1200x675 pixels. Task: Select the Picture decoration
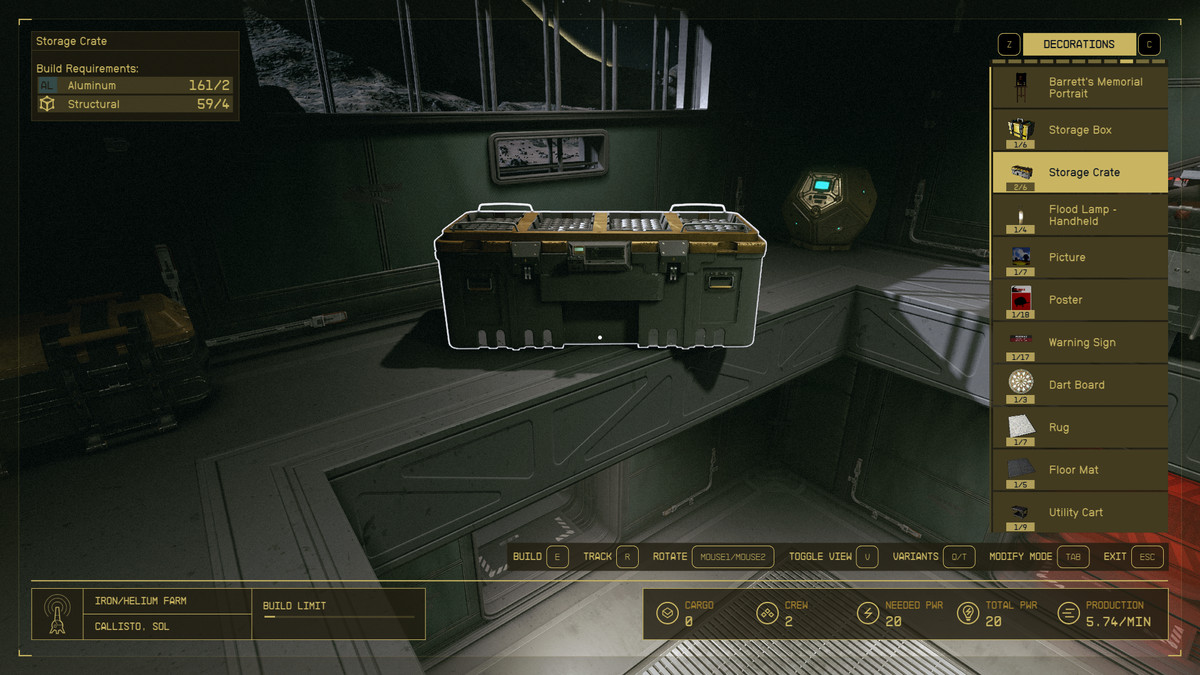pyautogui.click(x=1080, y=257)
